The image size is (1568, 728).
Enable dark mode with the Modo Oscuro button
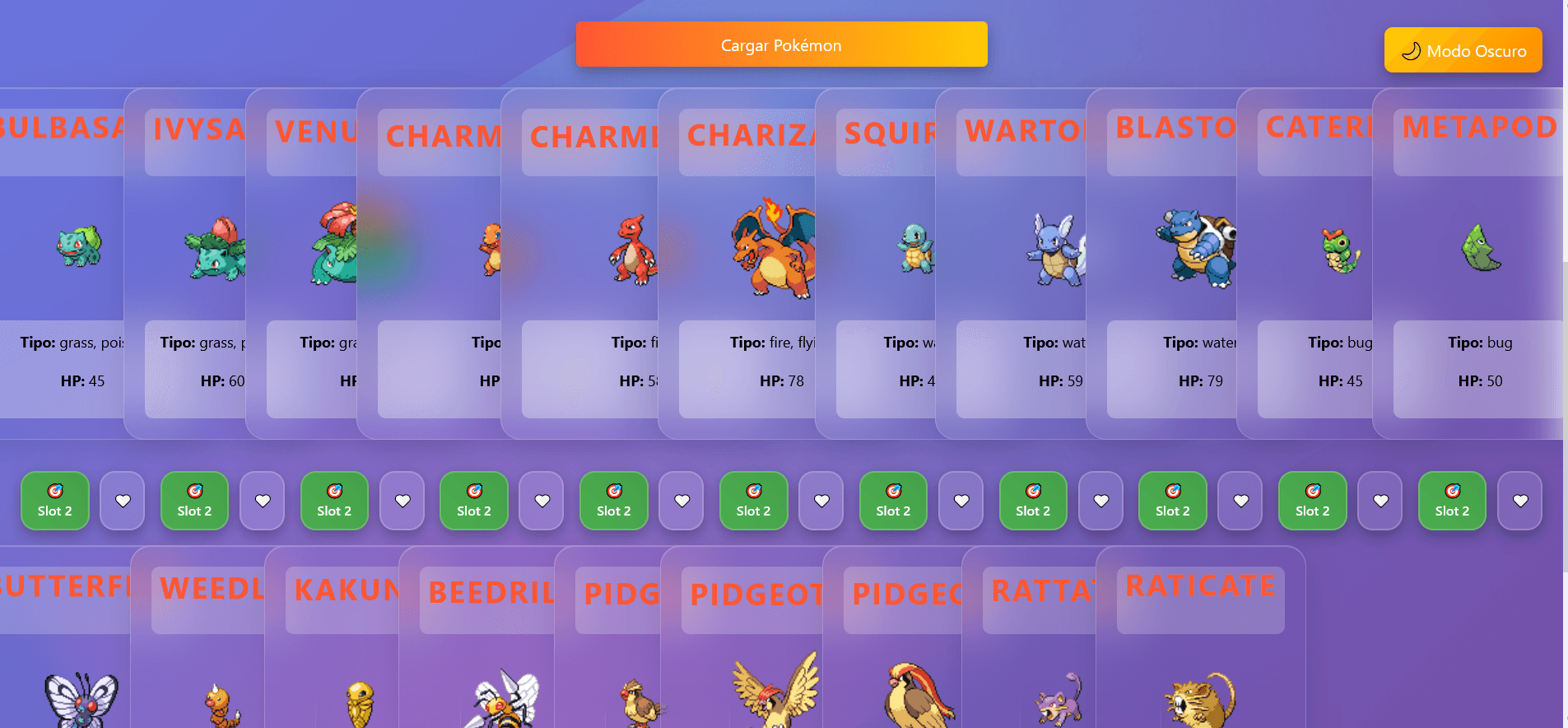(1463, 49)
